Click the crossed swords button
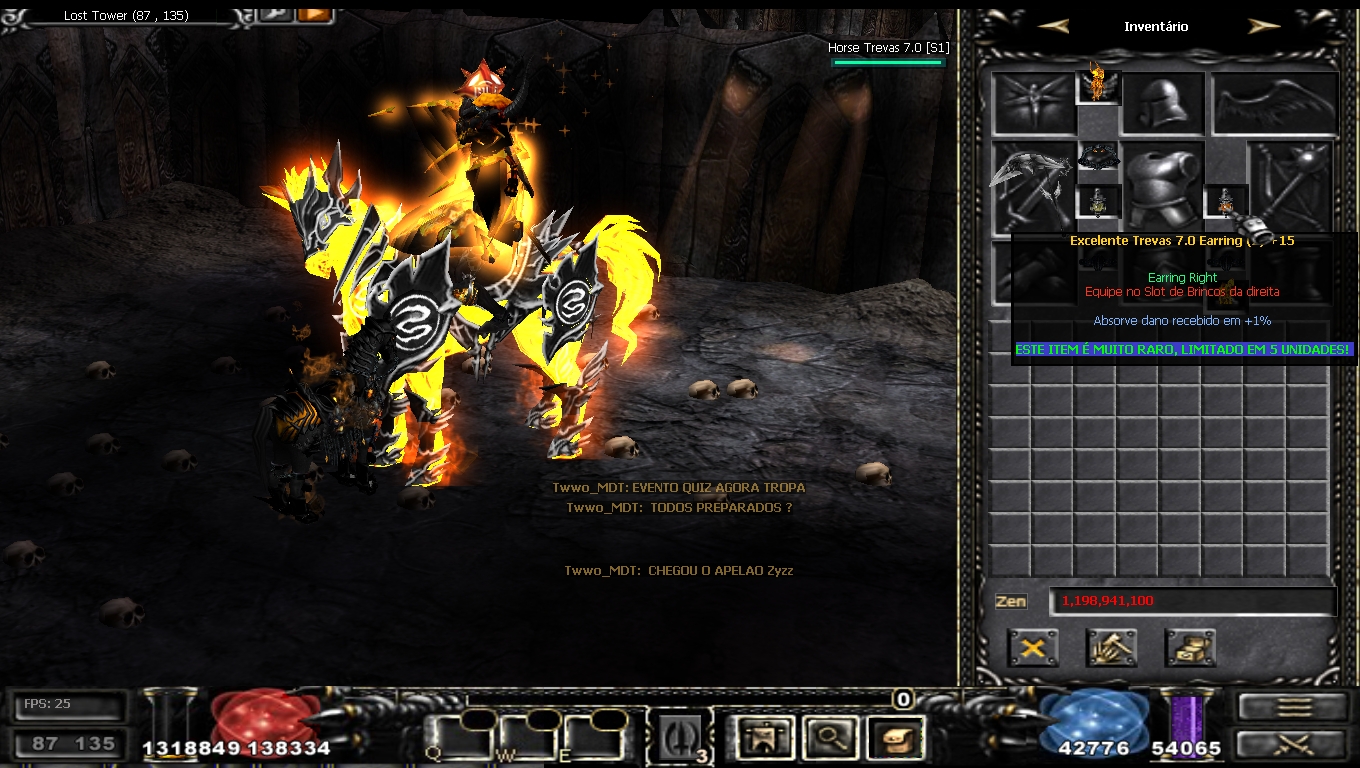This screenshot has height=768, width=1360. click(1294, 744)
